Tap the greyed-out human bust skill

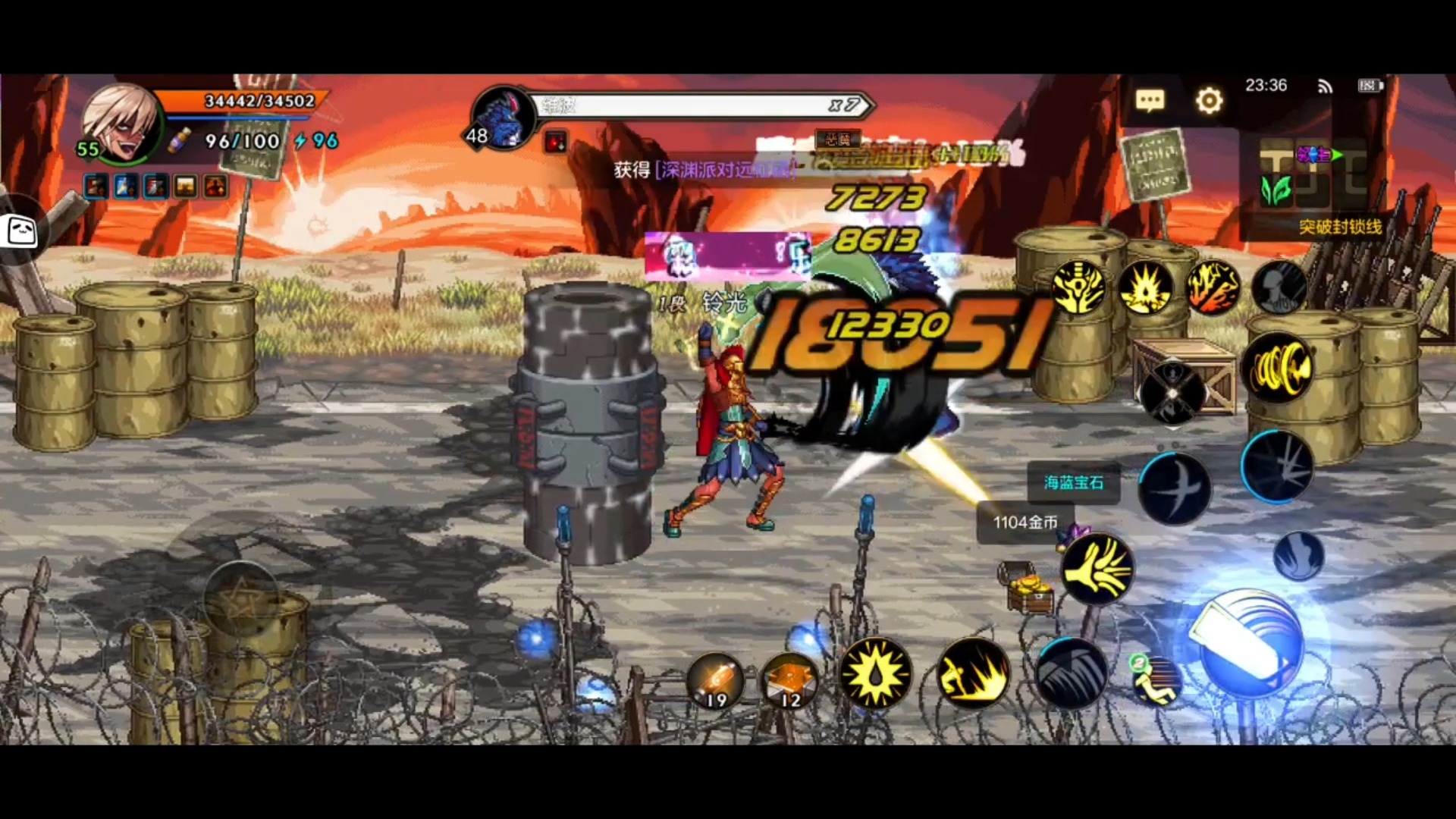(1279, 287)
